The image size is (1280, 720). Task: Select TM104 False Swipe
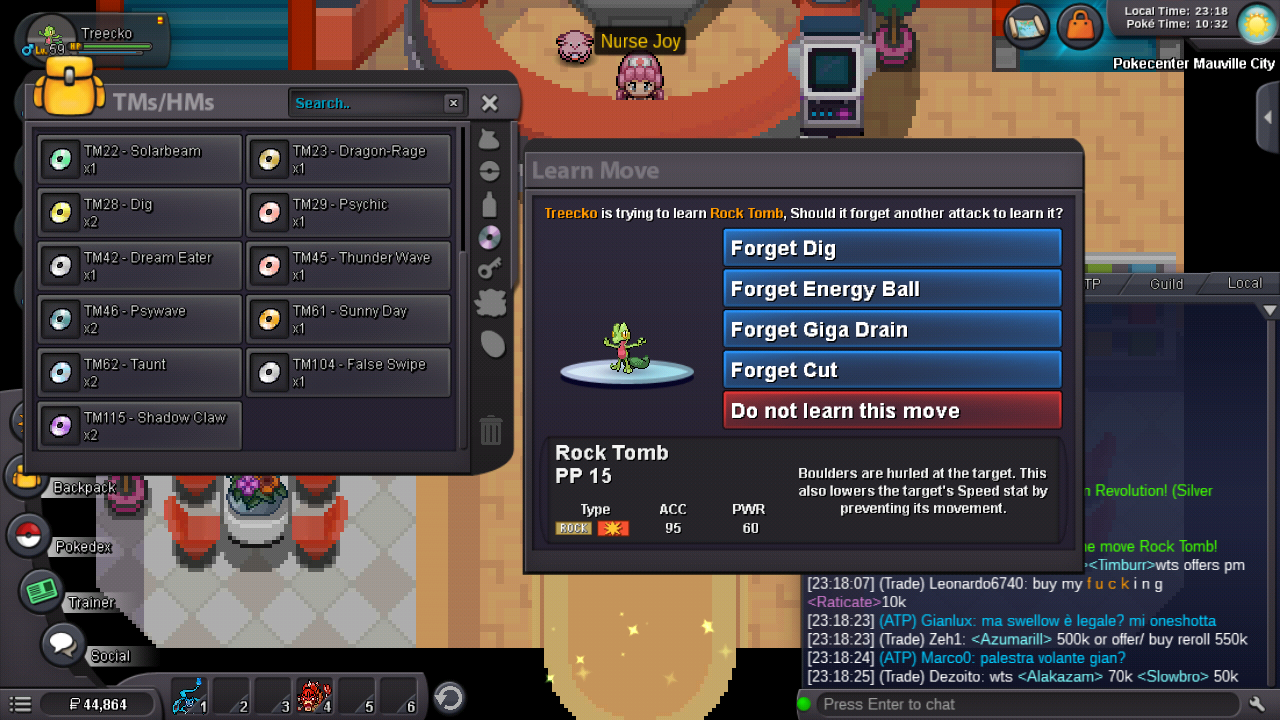(348, 372)
